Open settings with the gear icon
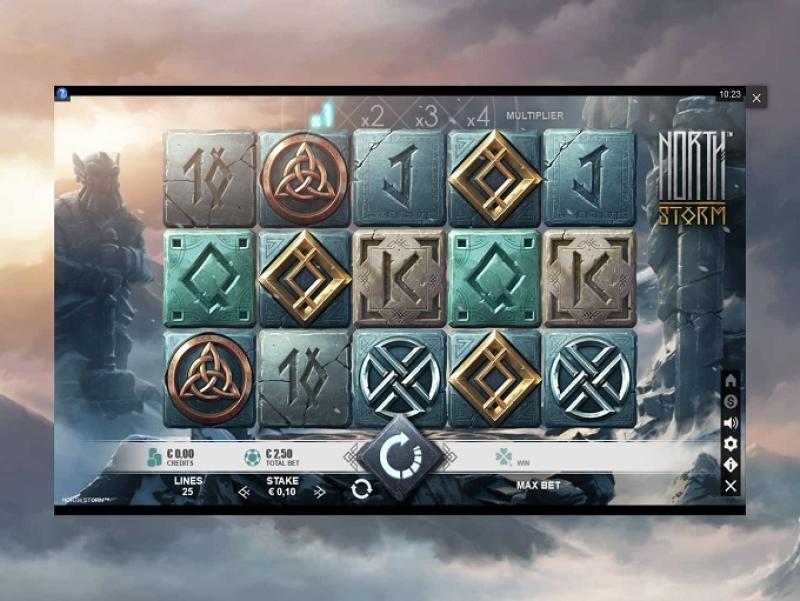Viewport: 800px width, 601px height. [731, 443]
